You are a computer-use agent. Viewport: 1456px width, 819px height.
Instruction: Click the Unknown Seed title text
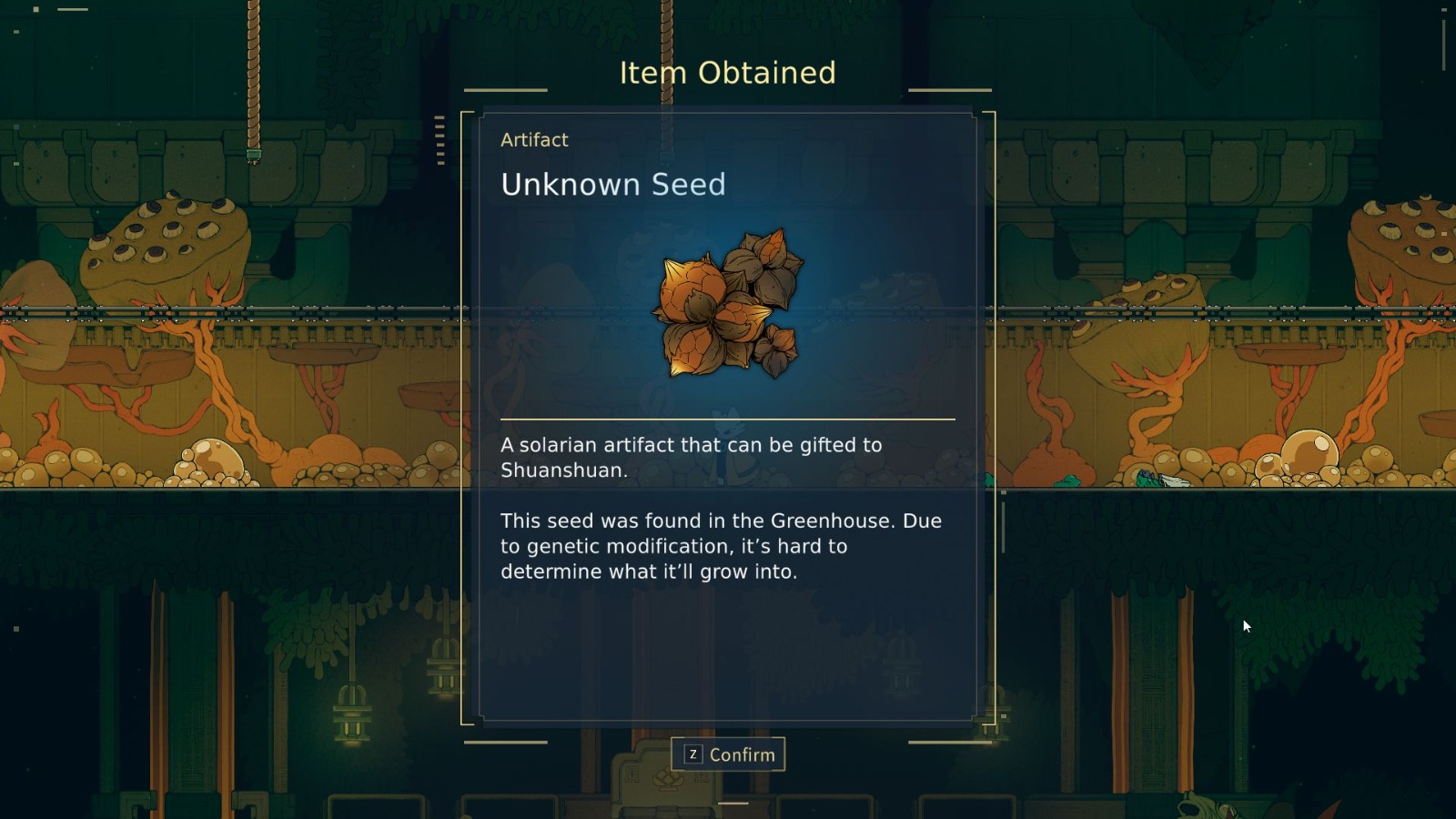tap(612, 186)
